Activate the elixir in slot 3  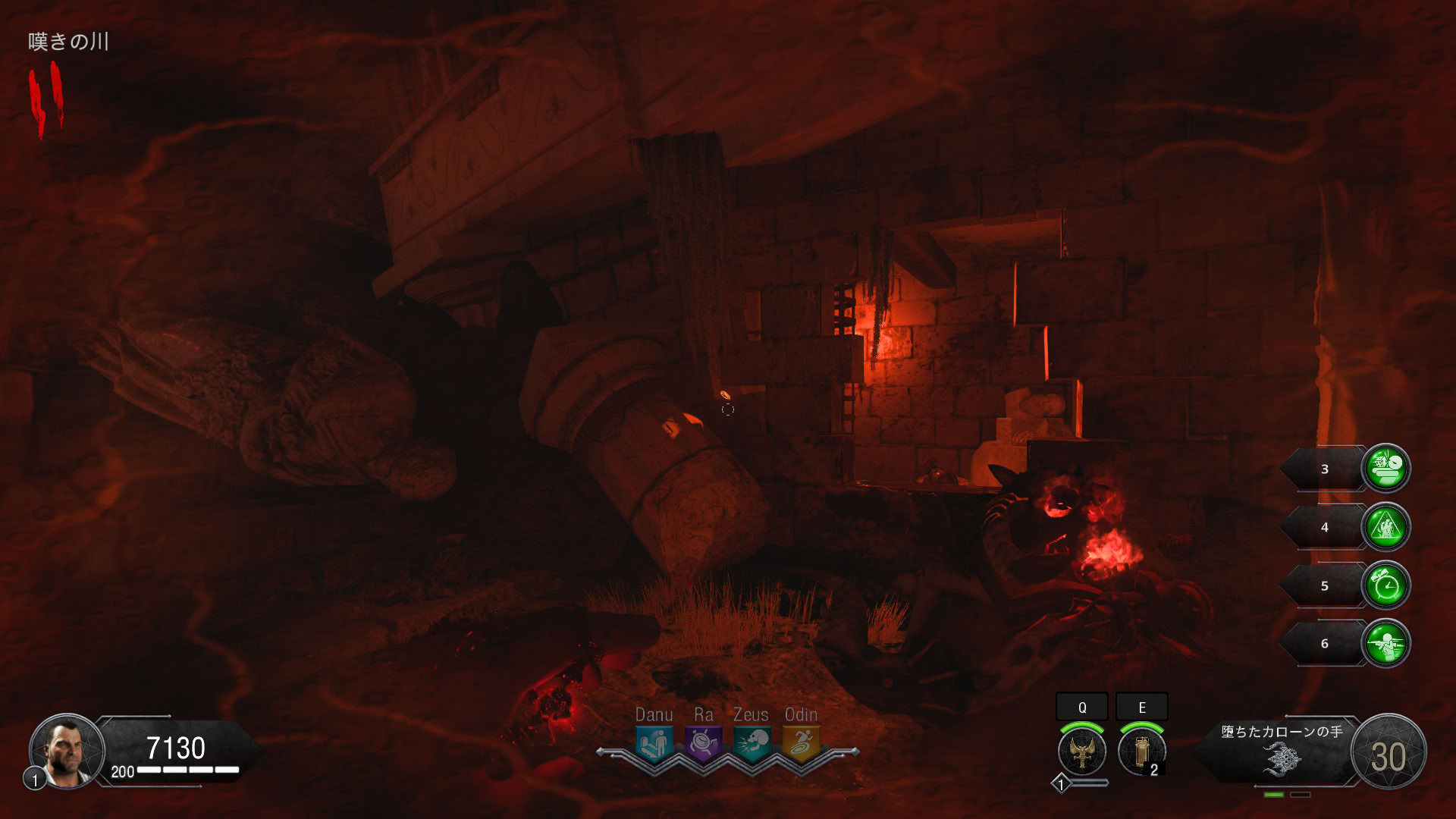pos(1386,469)
